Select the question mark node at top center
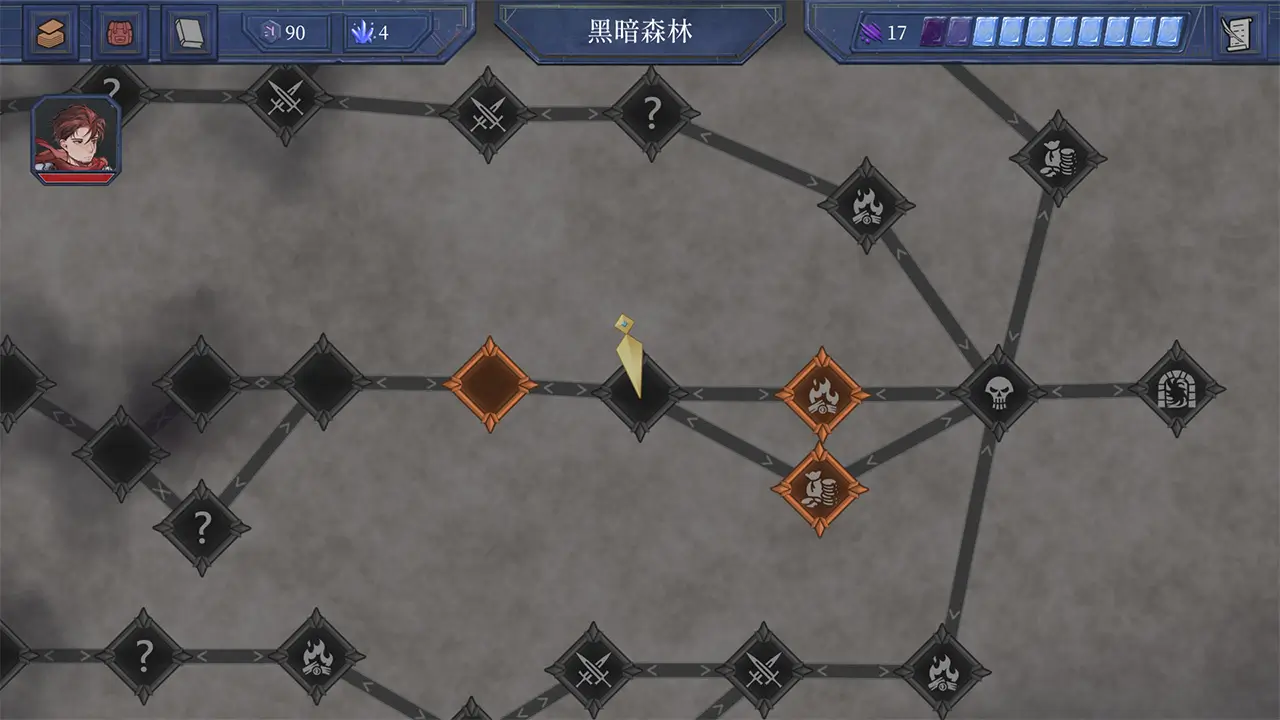 pos(653,112)
